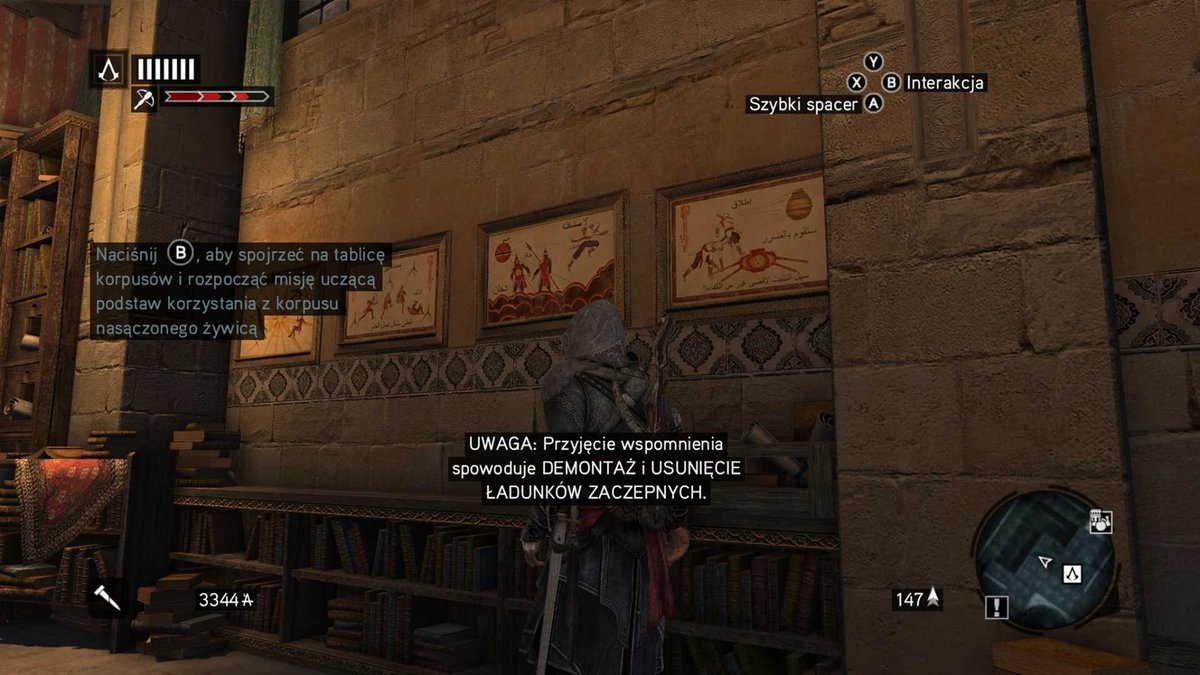The height and width of the screenshot is (675, 1200).
Task: Click the Assassin insignia sync icon
Action: coord(109,69)
